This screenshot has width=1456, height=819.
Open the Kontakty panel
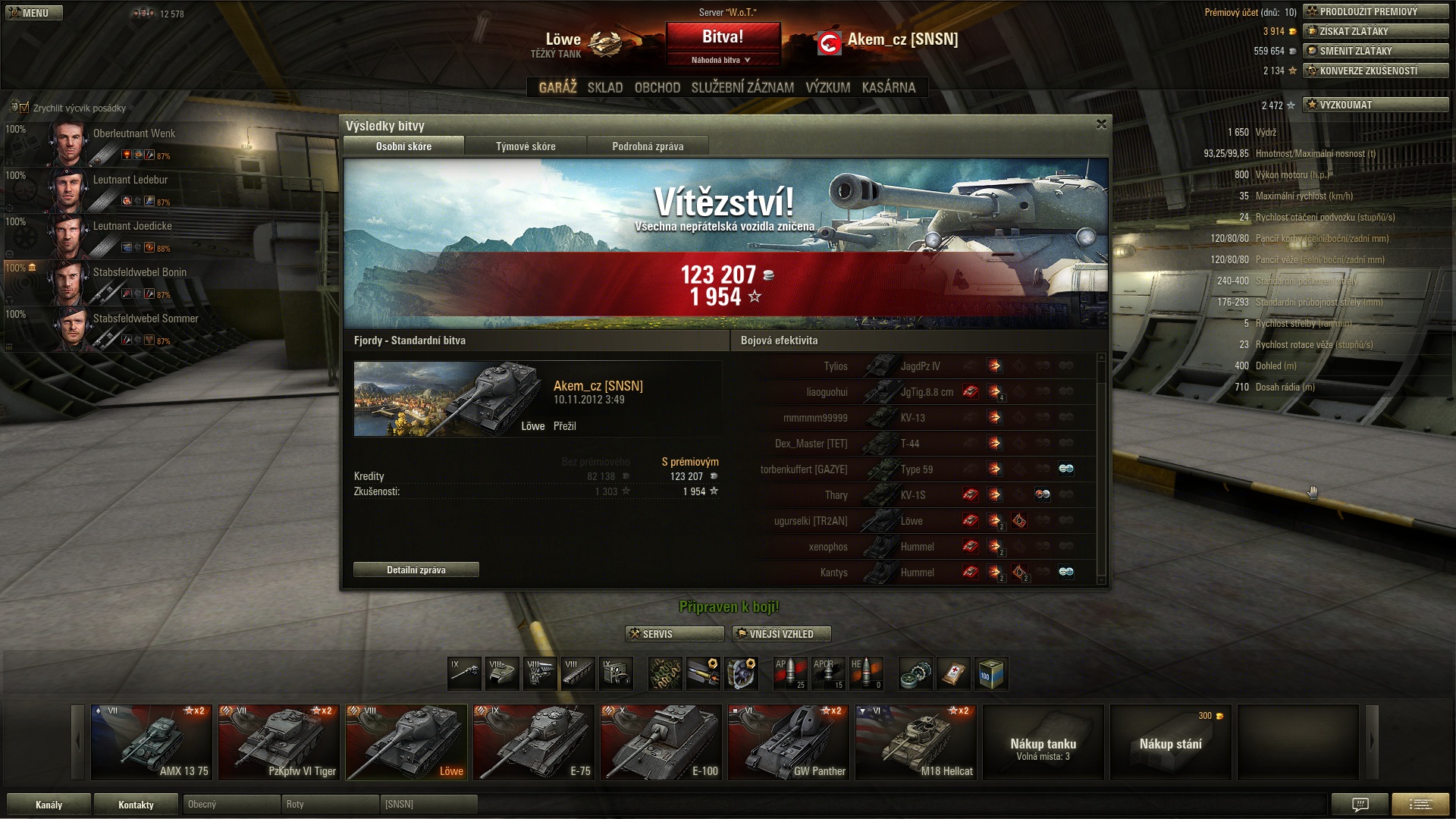click(136, 805)
